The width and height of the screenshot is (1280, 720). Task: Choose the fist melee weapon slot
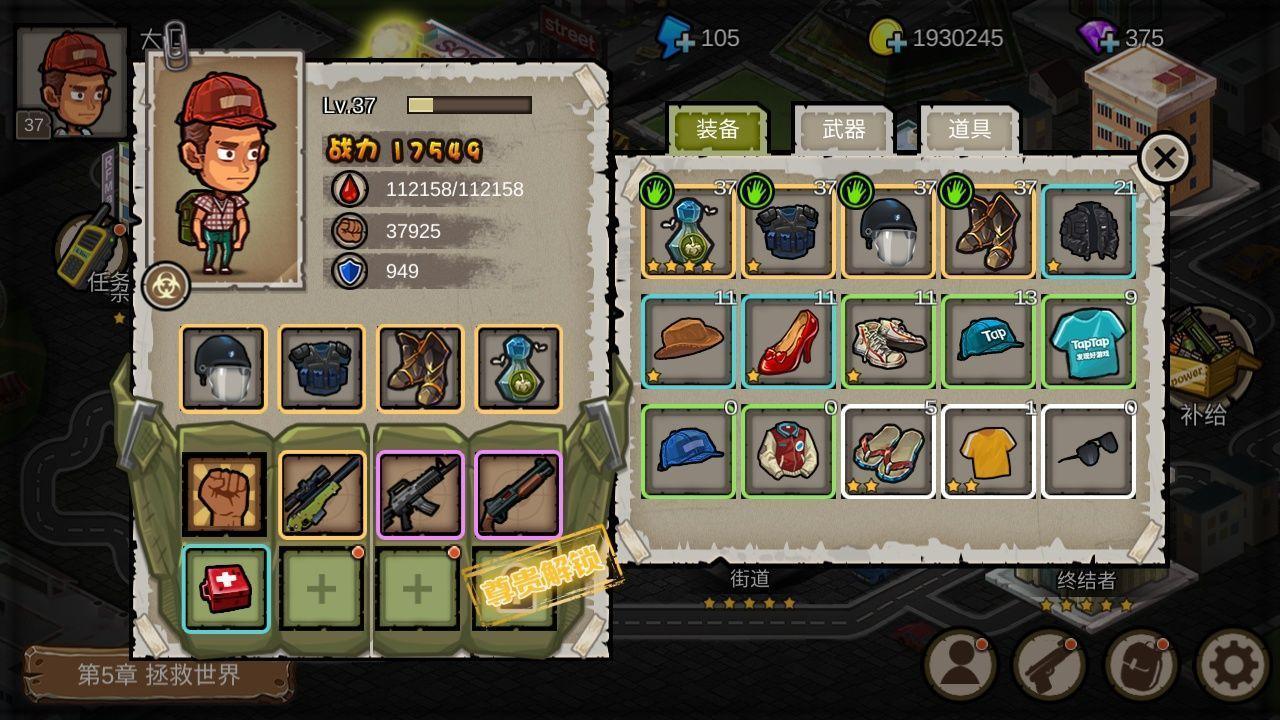tap(224, 495)
